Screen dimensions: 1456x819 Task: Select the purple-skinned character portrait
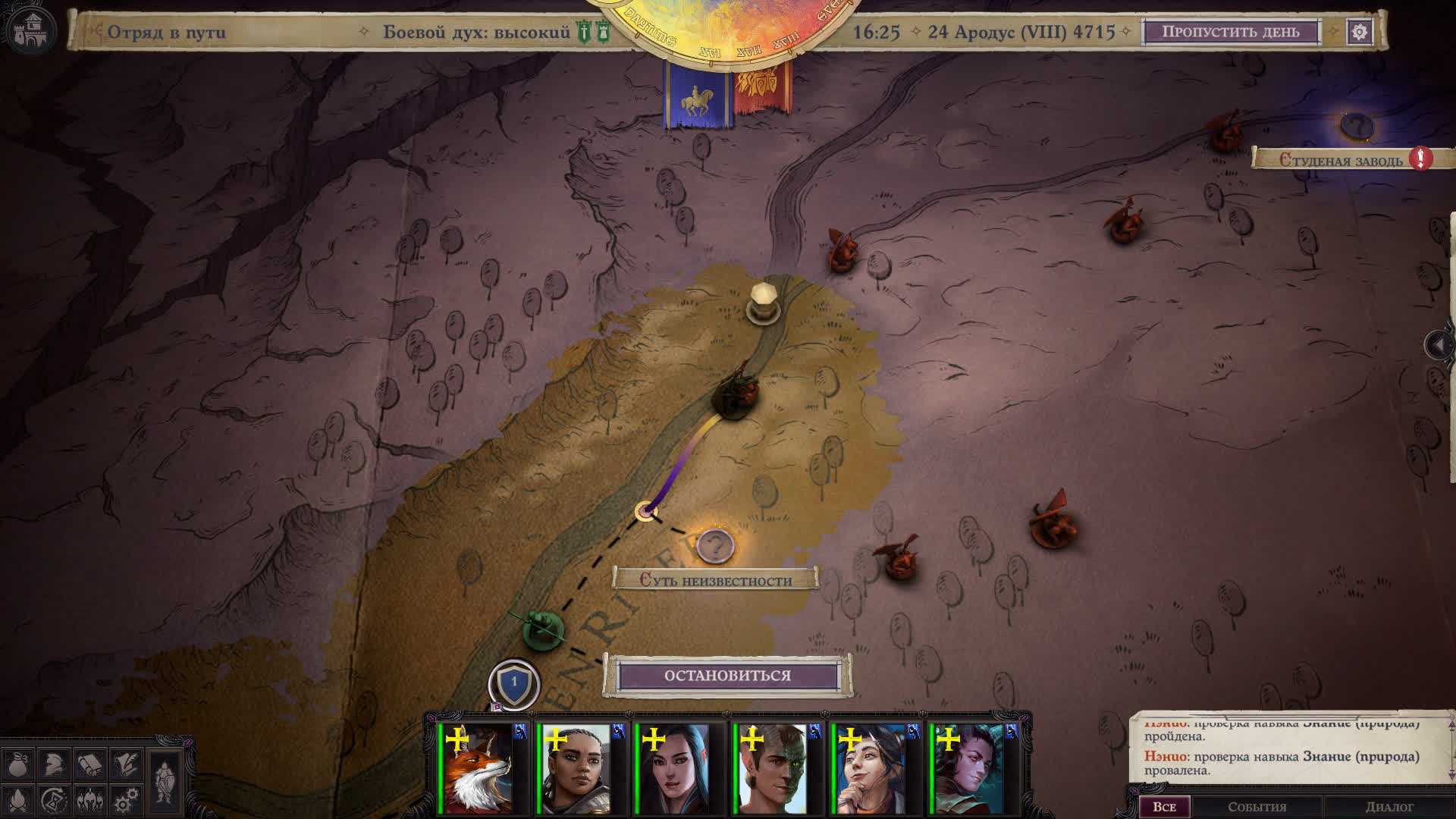pos(968,768)
